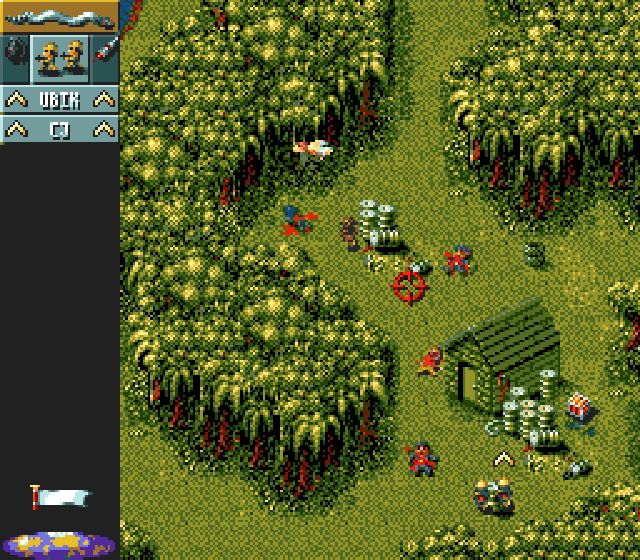Select the rocket weapon icon
The height and width of the screenshot is (560, 640).
(106, 54)
